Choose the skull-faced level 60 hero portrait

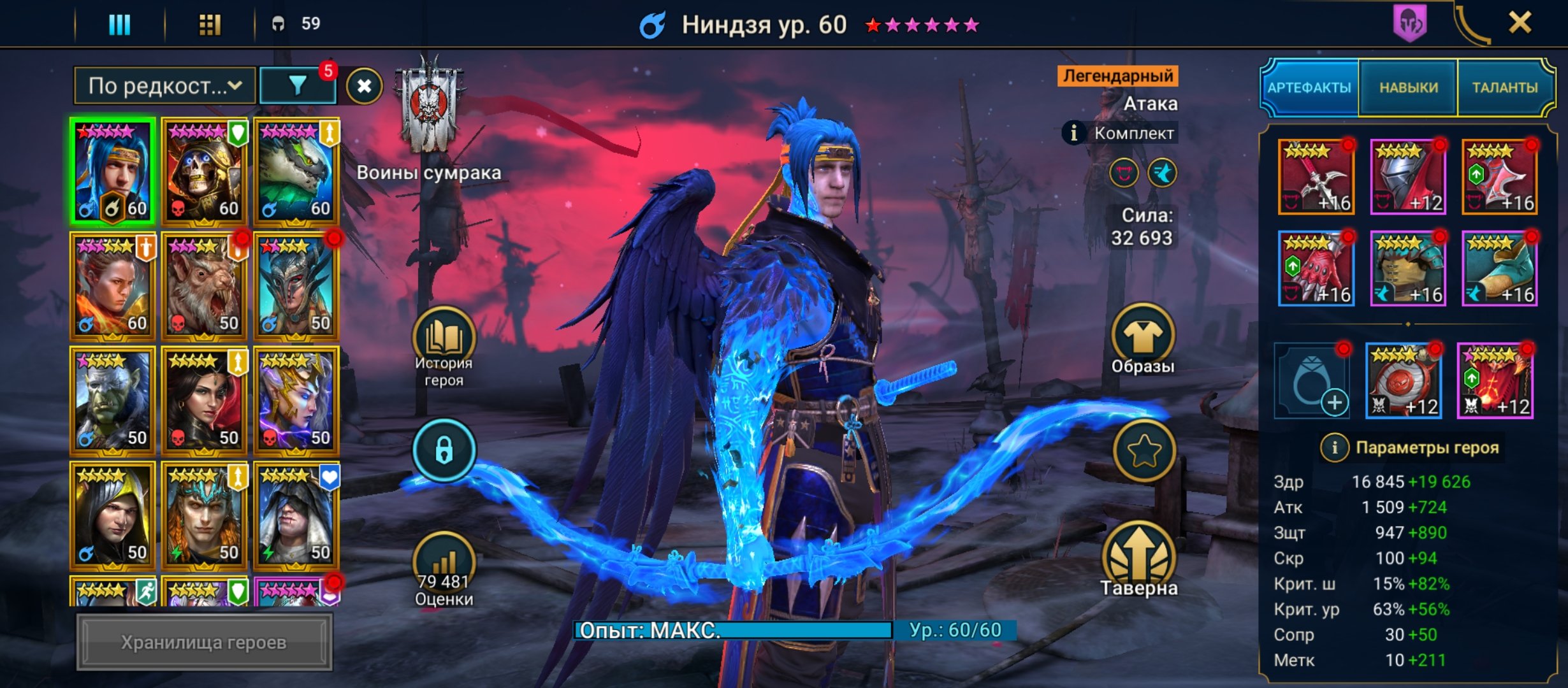click(204, 171)
